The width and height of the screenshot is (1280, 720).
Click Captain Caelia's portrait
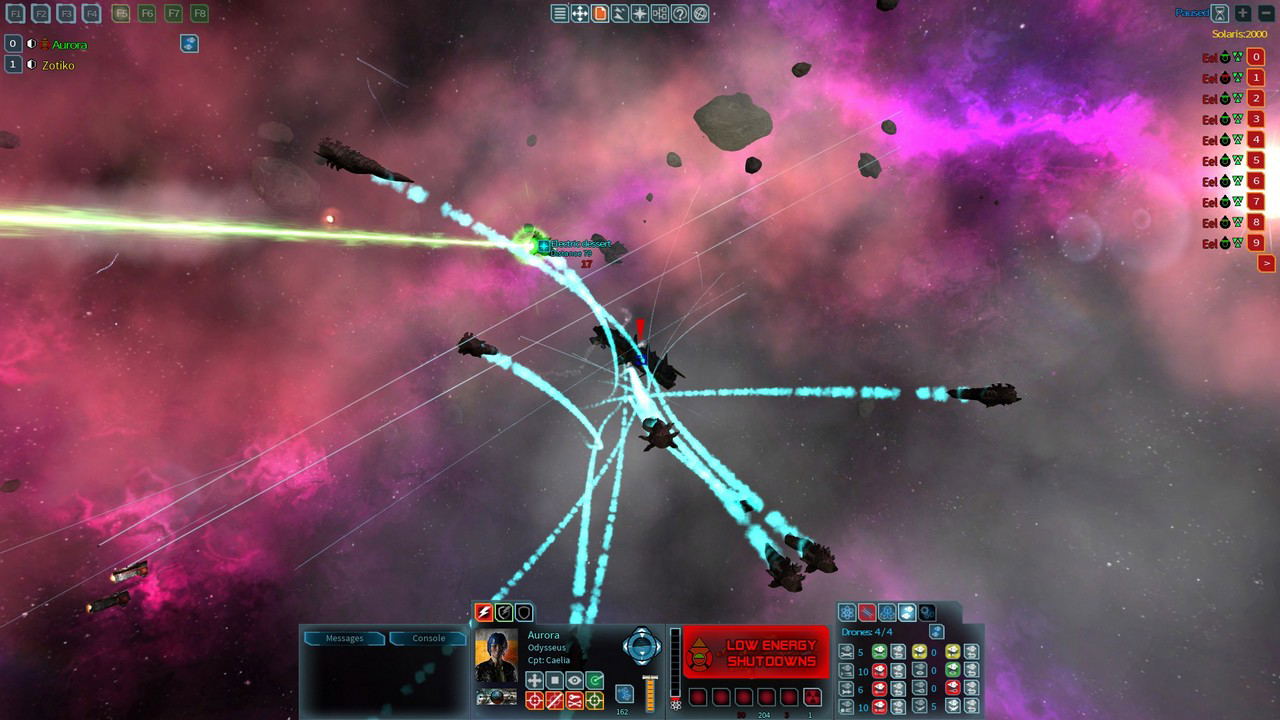pyautogui.click(x=496, y=656)
